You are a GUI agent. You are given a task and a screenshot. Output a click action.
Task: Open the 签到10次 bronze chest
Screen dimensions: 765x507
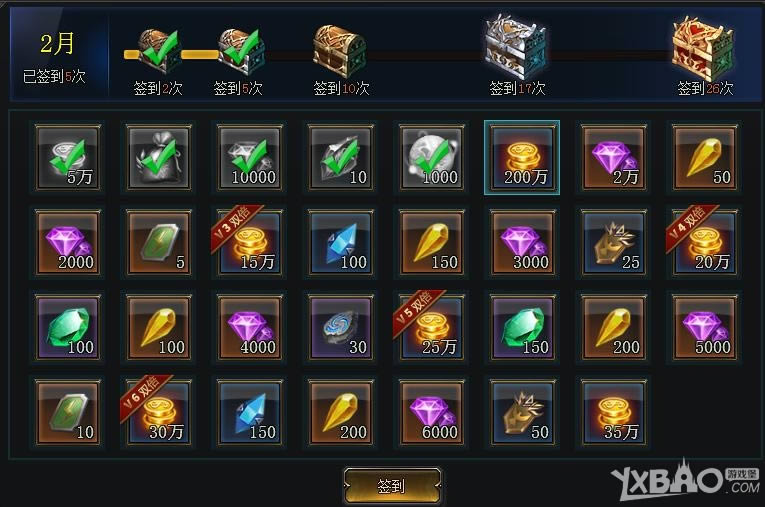(339, 49)
